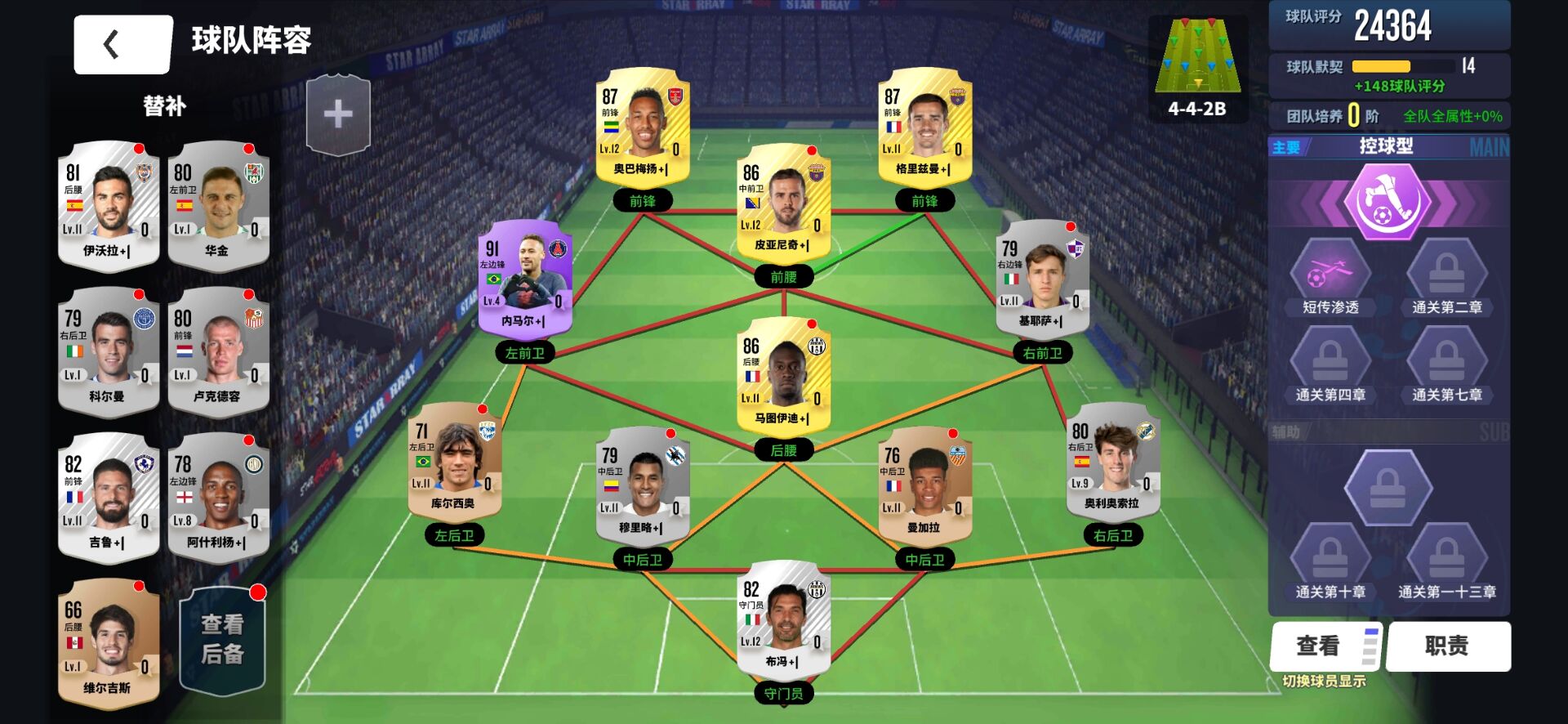
Task: Select Matuidi's defensive midfielder card
Action: click(x=783, y=375)
